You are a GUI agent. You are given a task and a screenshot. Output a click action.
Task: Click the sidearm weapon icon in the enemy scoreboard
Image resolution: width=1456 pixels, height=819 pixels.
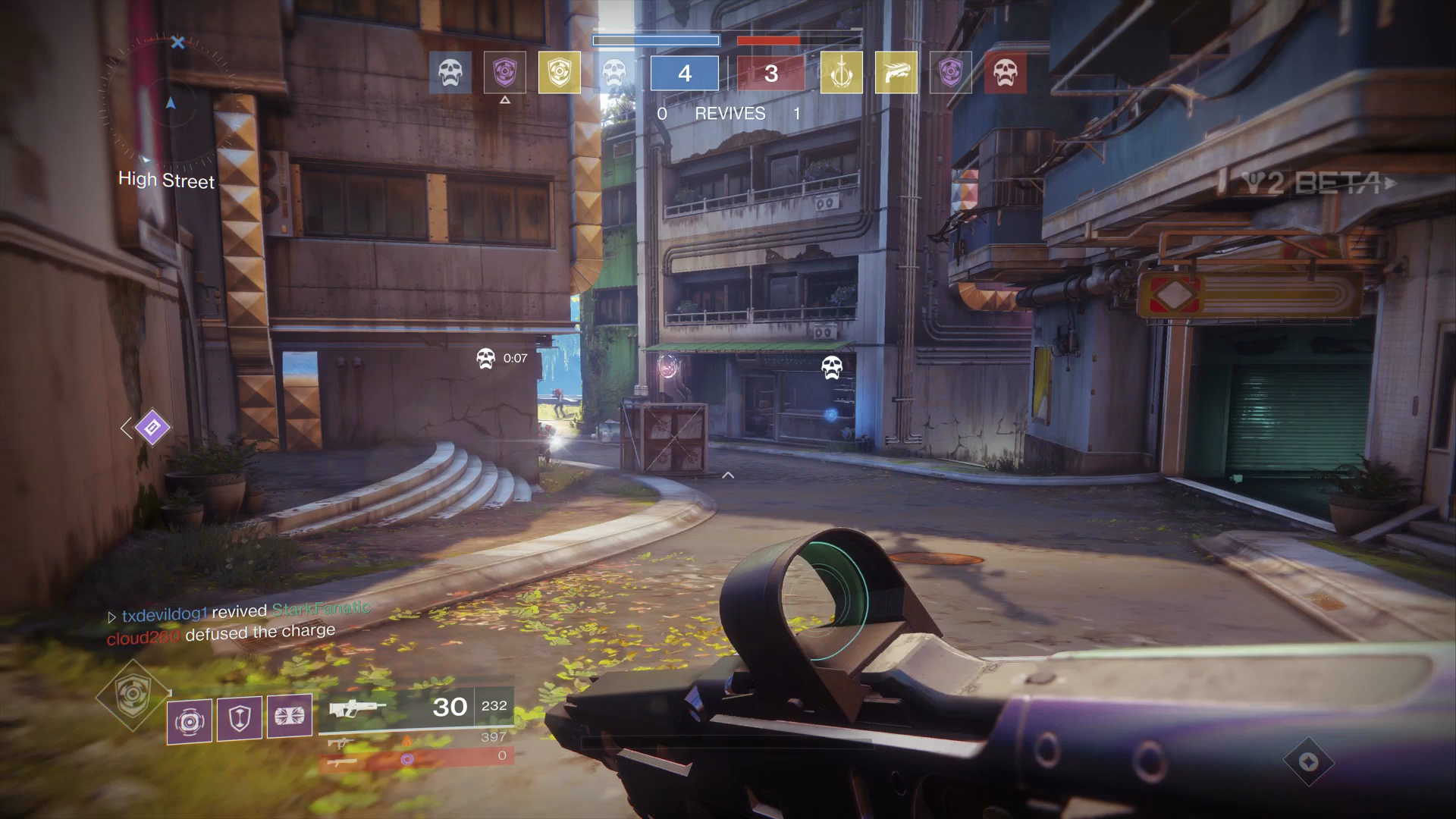tap(896, 72)
